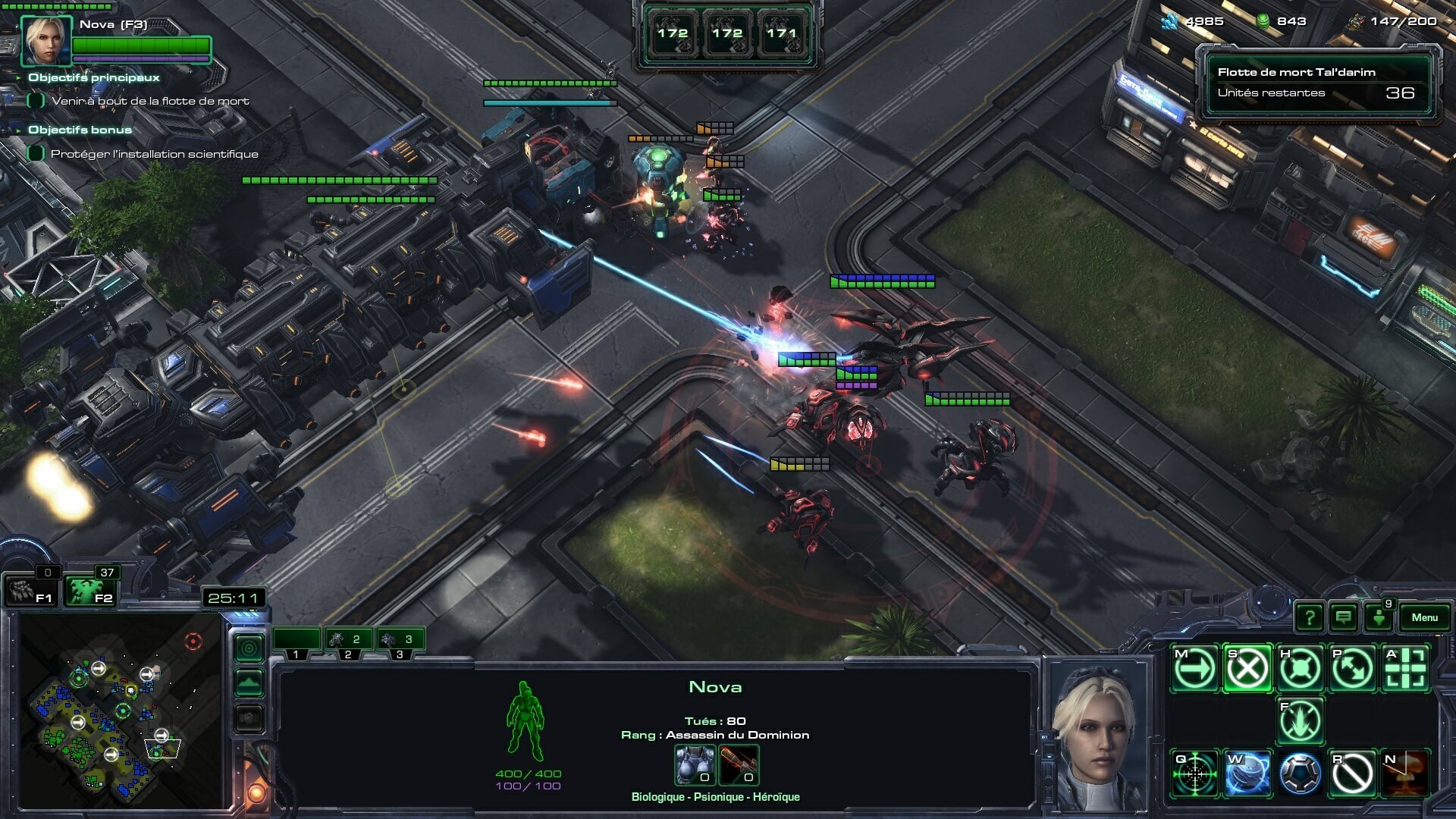The width and height of the screenshot is (1456, 819).
Task: Open the game Menu
Action: pyautogui.click(x=1424, y=617)
